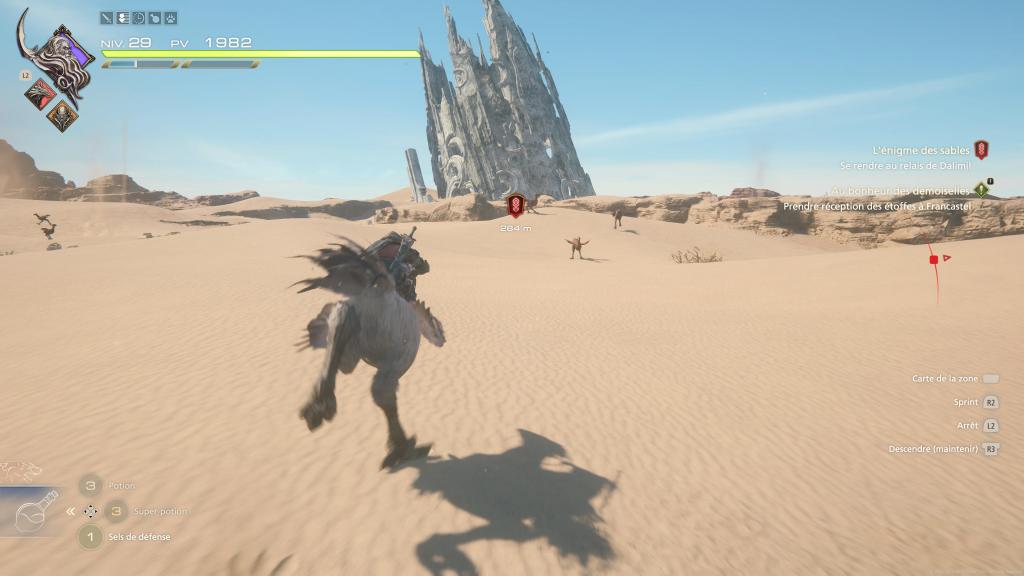This screenshot has width=1024, height=576.
Task: Use the Sels de défense shortcut
Action: tap(90, 537)
